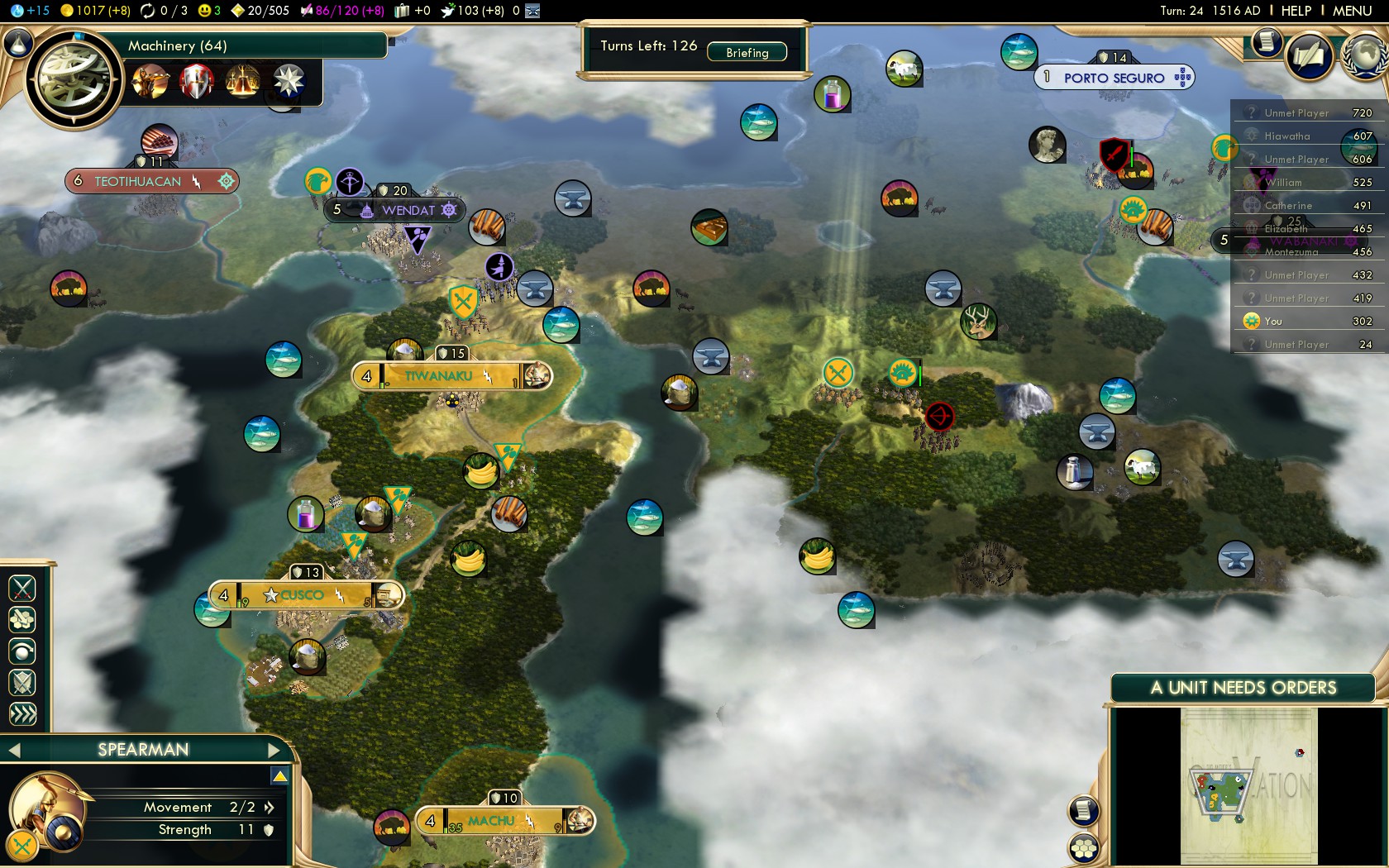Choose the hexagon tiles unit action
This screenshot has height=868, width=1389.
22,620
